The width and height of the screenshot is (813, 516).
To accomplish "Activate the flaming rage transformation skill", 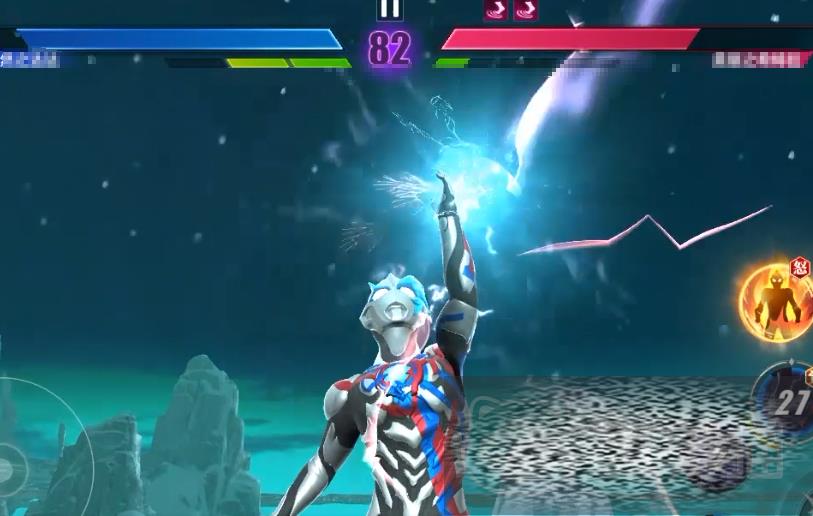I will click(x=775, y=297).
